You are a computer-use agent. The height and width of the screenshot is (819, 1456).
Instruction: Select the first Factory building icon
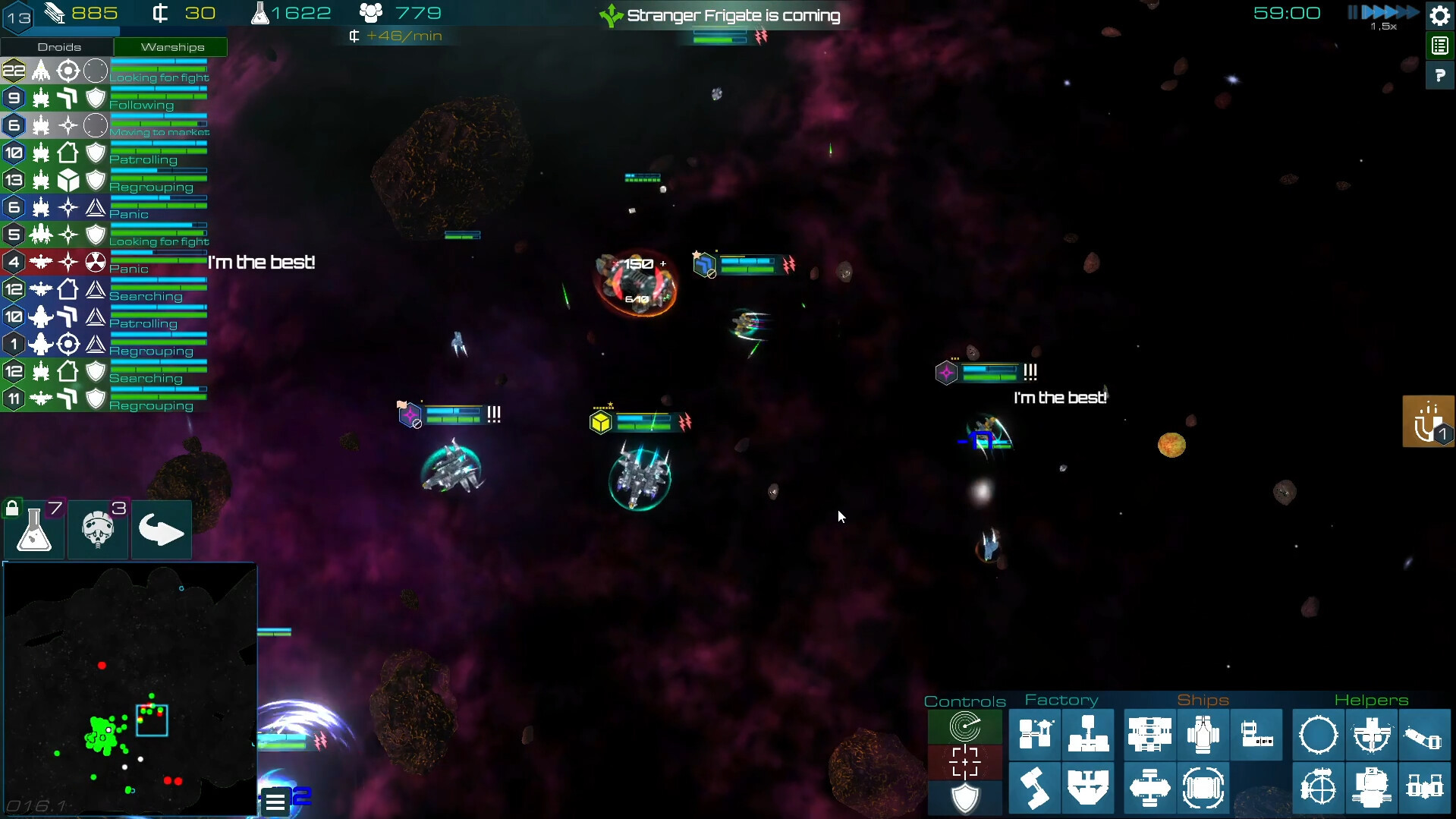pyautogui.click(x=1035, y=735)
